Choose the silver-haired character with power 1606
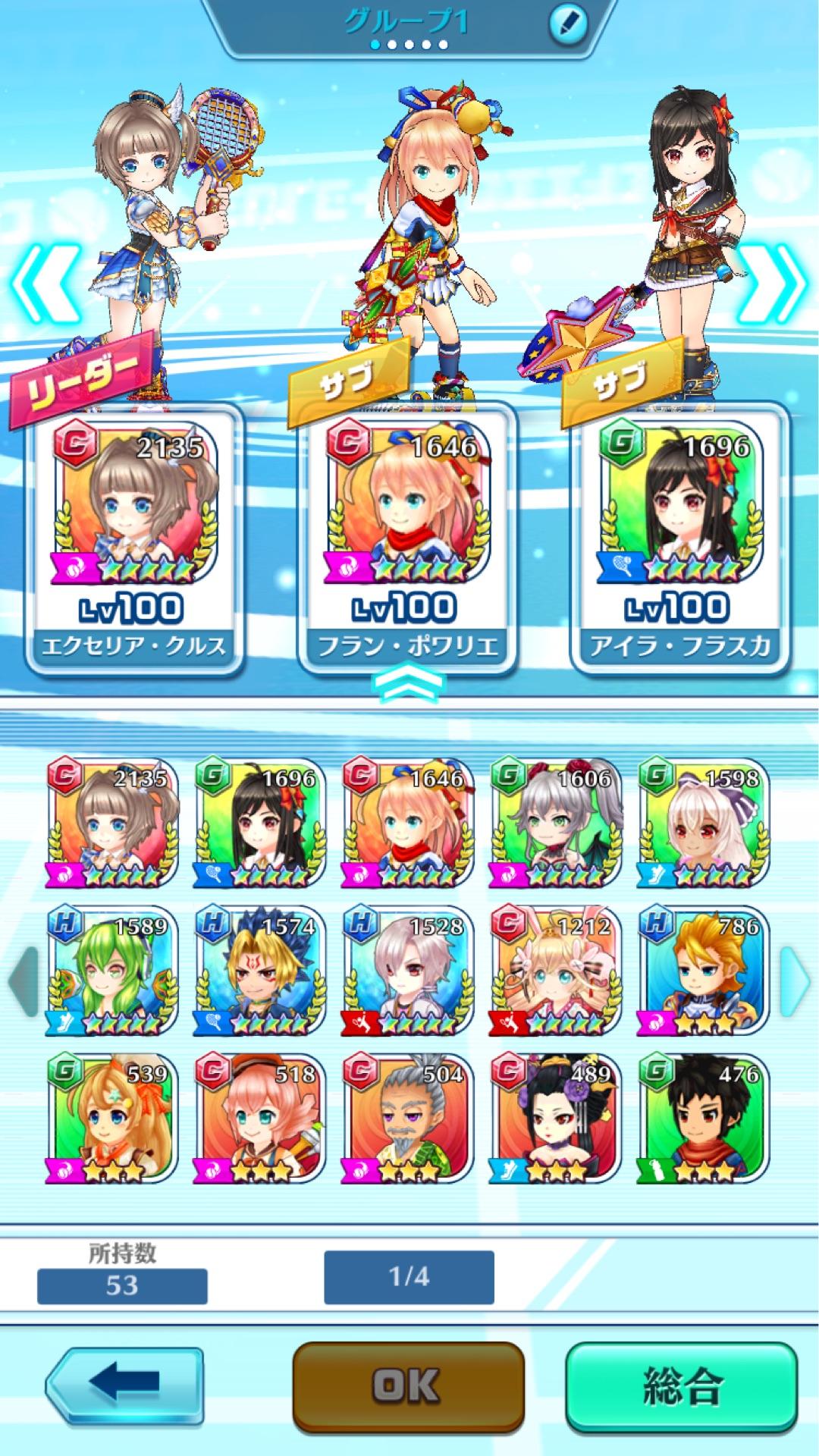 pyautogui.click(x=556, y=824)
